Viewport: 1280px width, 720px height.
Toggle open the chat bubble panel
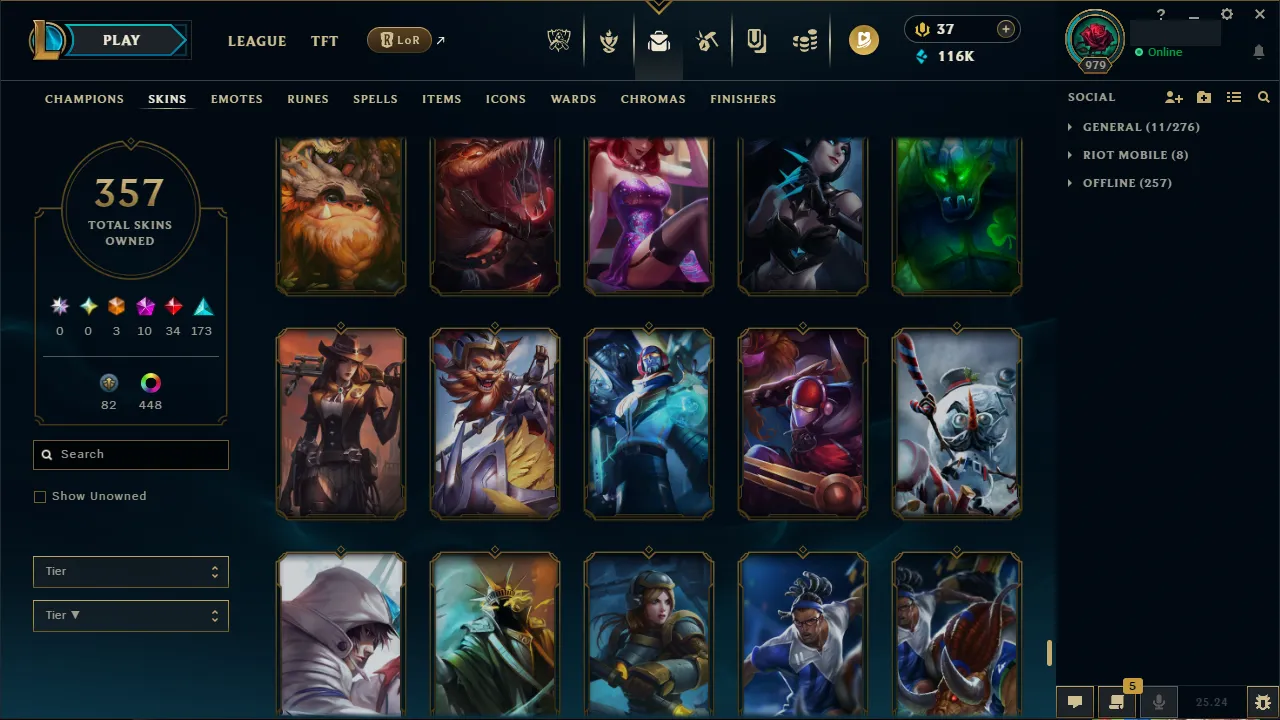[x=1075, y=701]
